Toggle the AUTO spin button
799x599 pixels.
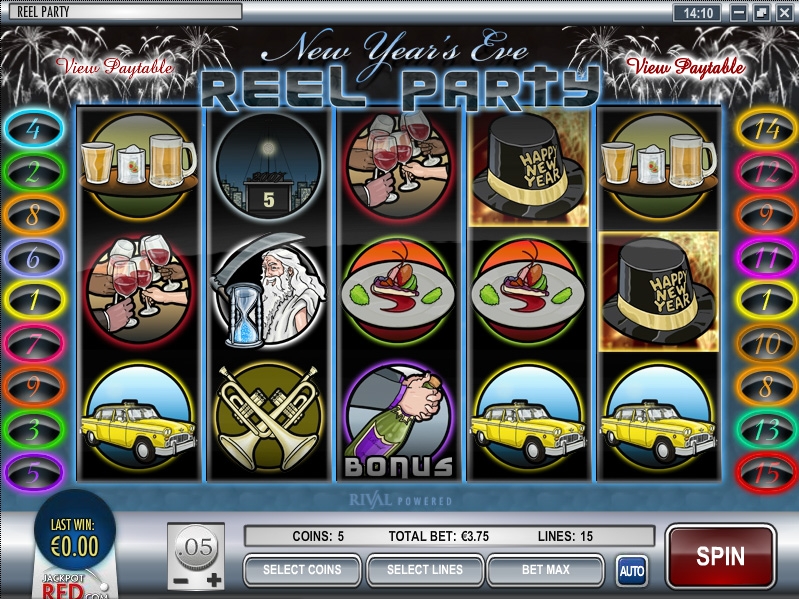pyautogui.click(x=631, y=571)
